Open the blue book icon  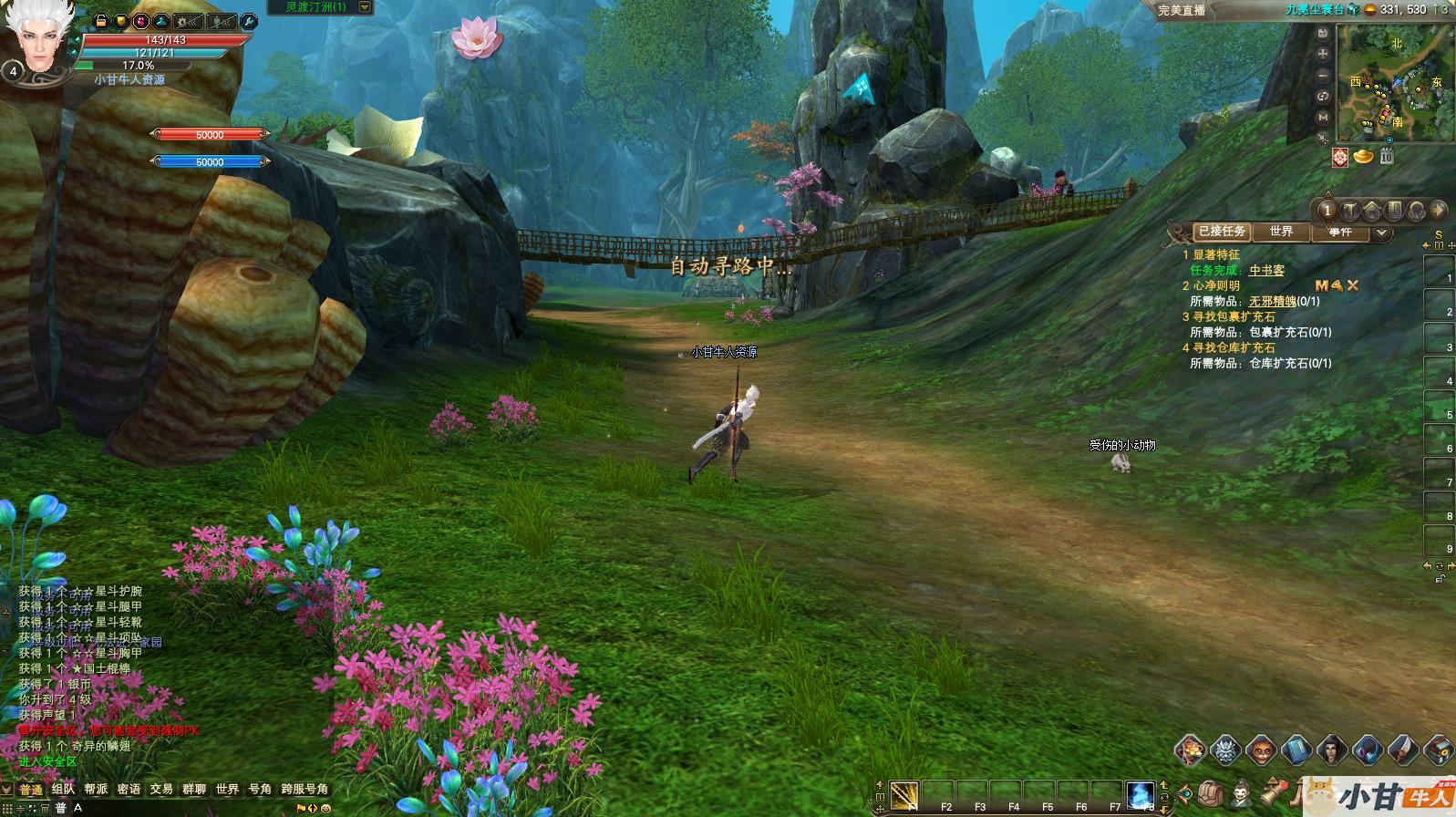(1296, 750)
